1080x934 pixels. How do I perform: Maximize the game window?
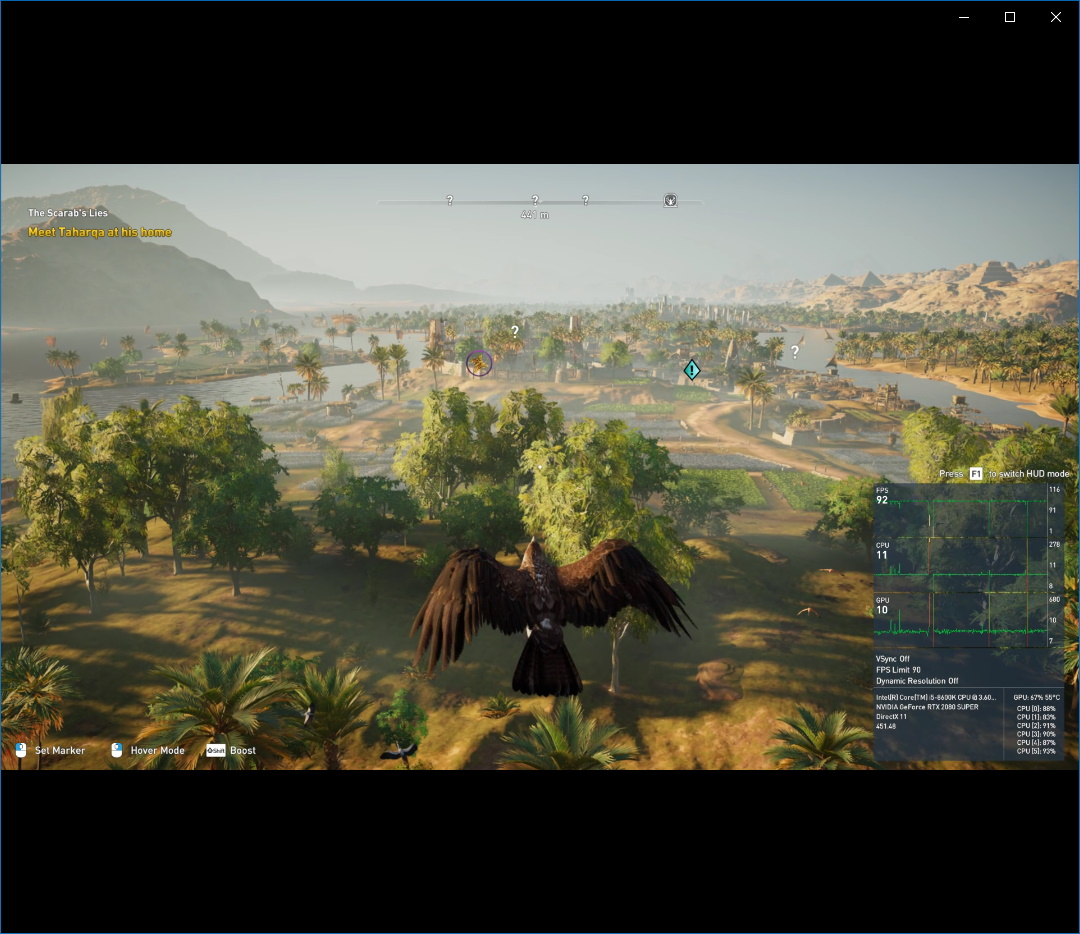click(1010, 17)
